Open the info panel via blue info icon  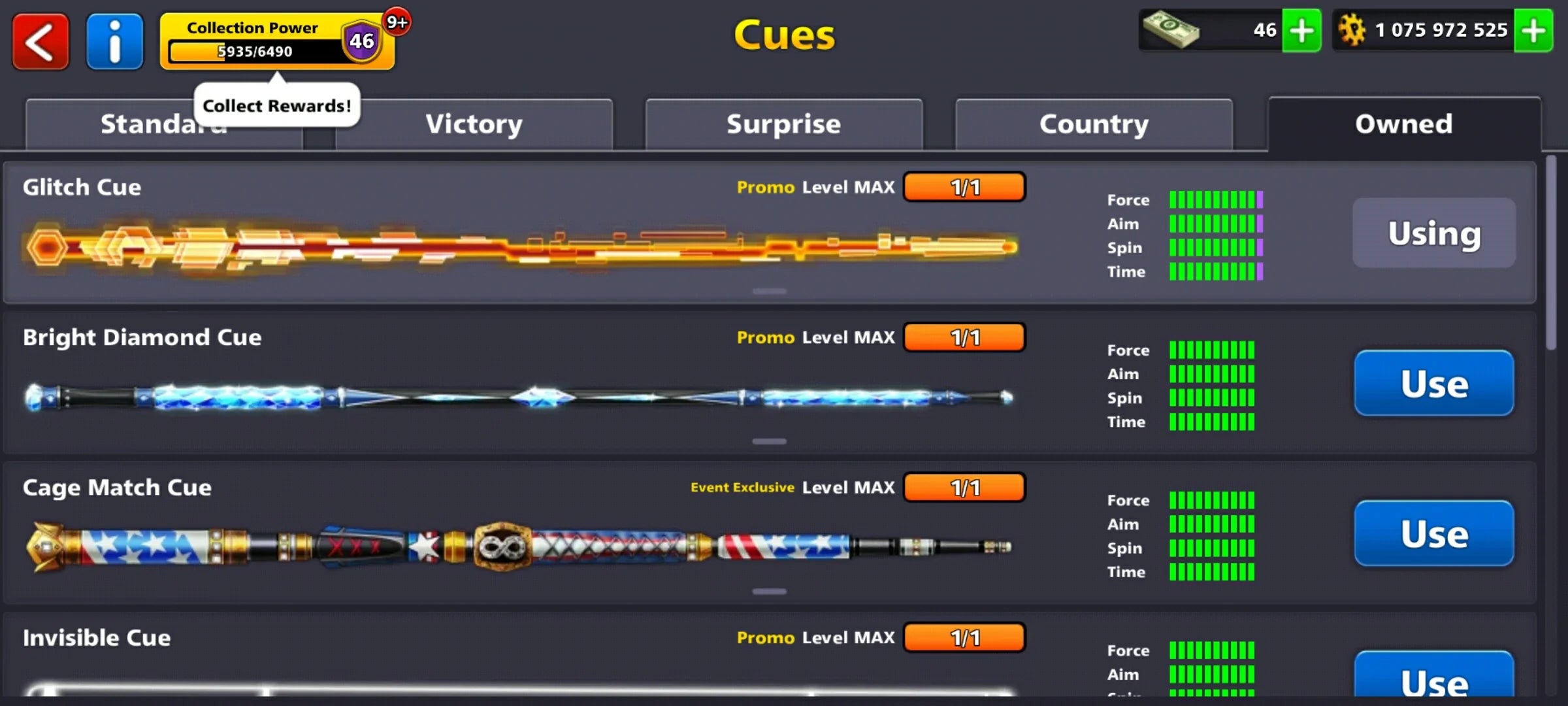[x=114, y=41]
